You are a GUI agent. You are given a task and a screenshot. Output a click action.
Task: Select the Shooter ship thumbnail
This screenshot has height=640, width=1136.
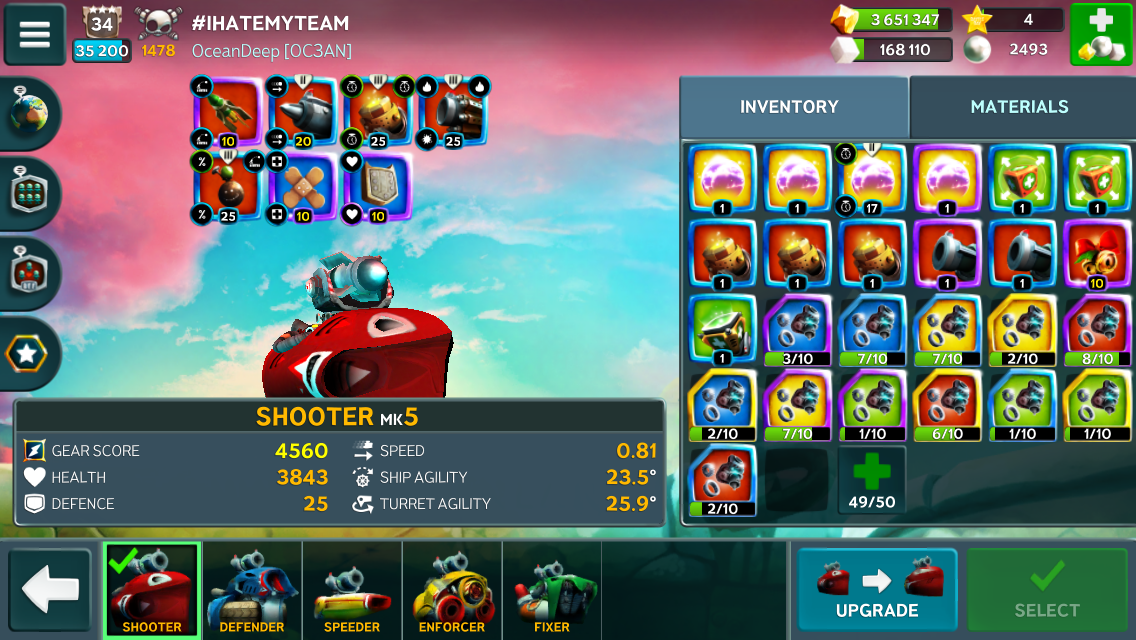pos(152,590)
